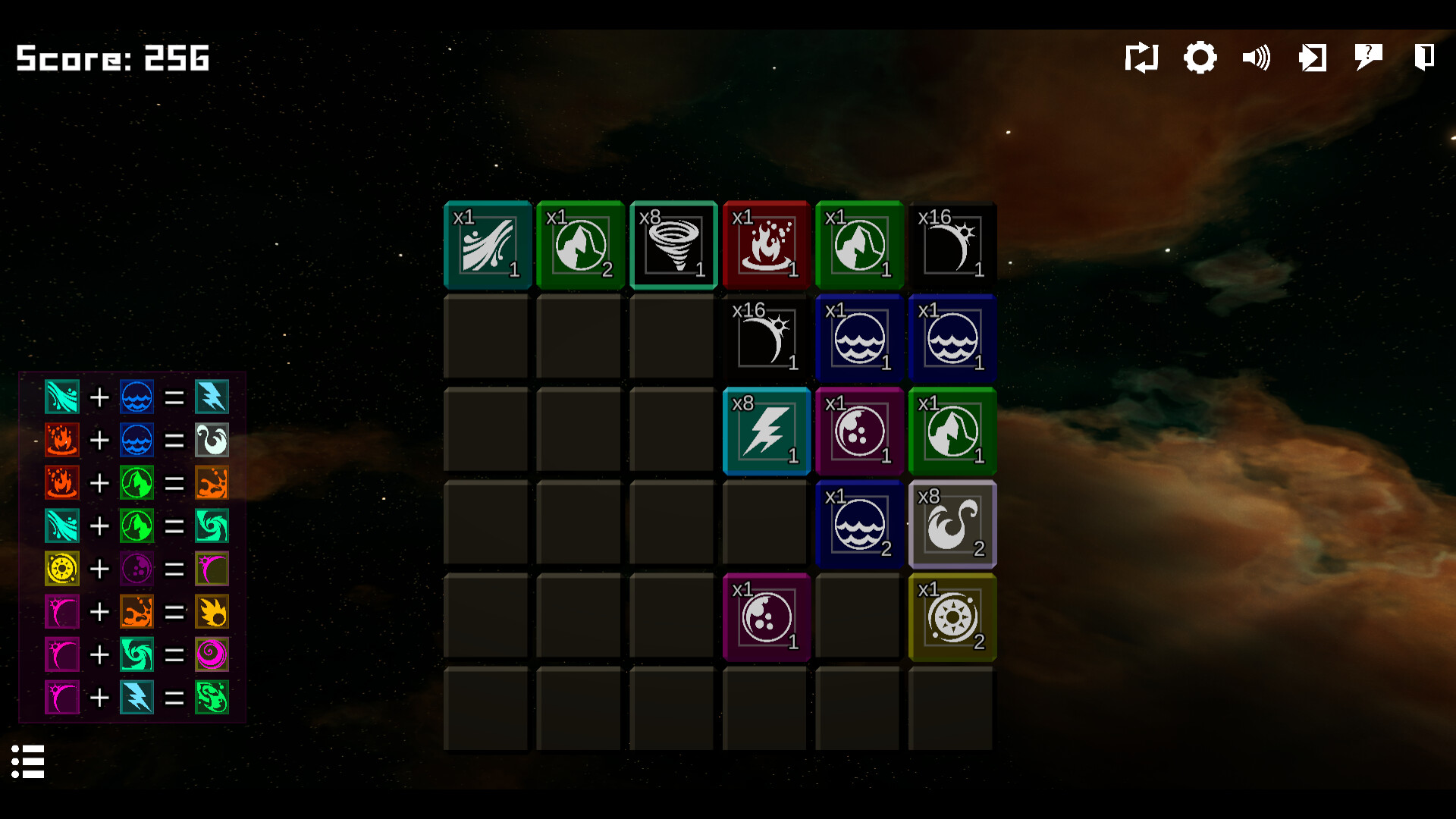
Task: Mute the game audio with the speaker icon
Action: [x=1256, y=57]
